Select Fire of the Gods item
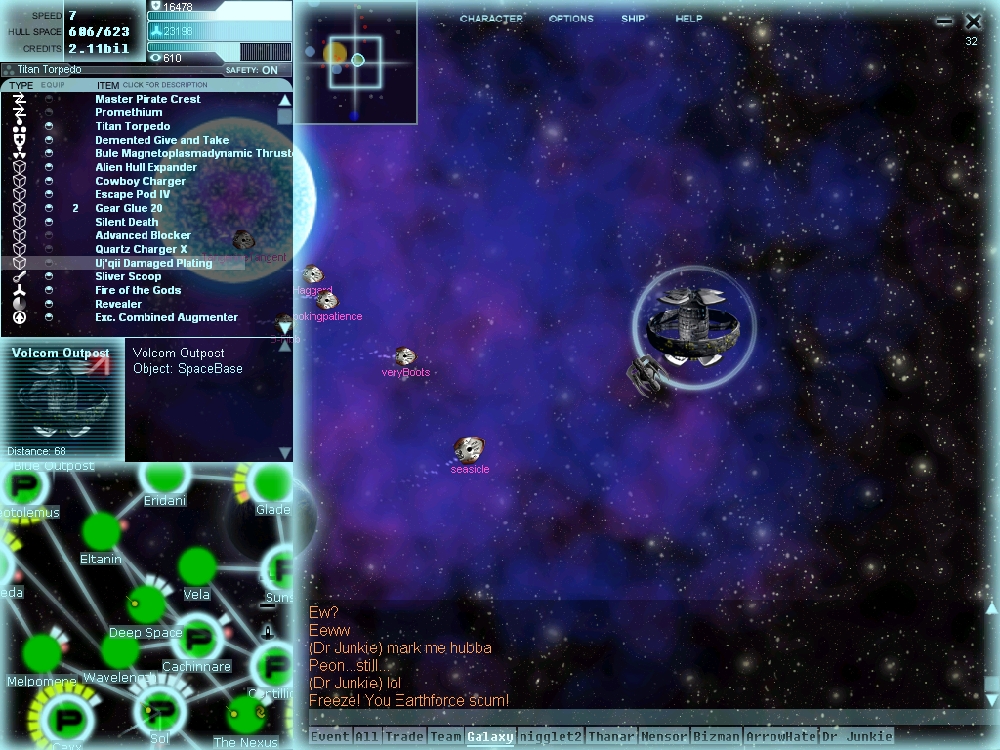The width and height of the screenshot is (1000, 750). pyautogui.click(x=138, y=290)
